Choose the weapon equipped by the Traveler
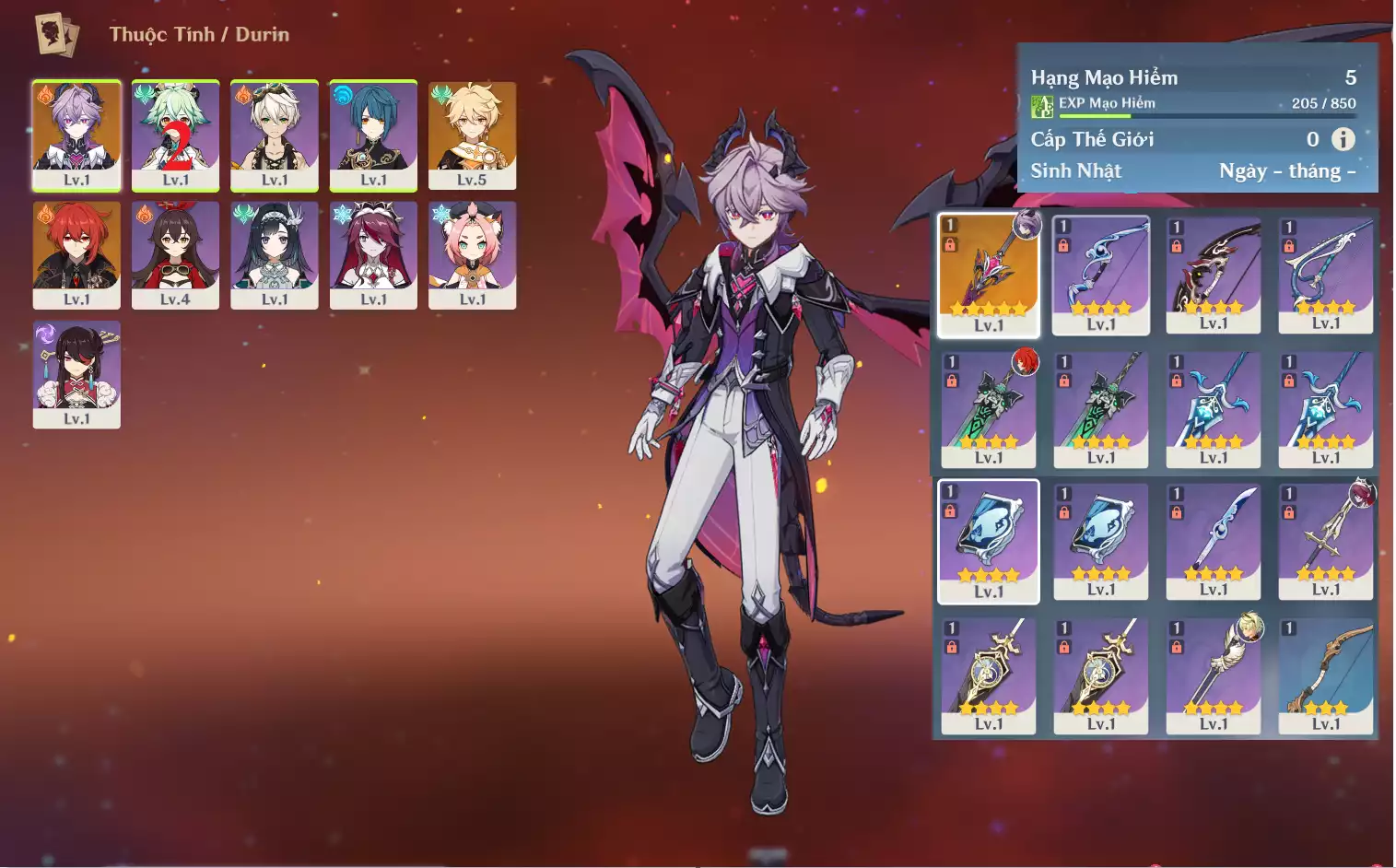The width and height of the screenshot is (1396, 868). pos(1214,674)
